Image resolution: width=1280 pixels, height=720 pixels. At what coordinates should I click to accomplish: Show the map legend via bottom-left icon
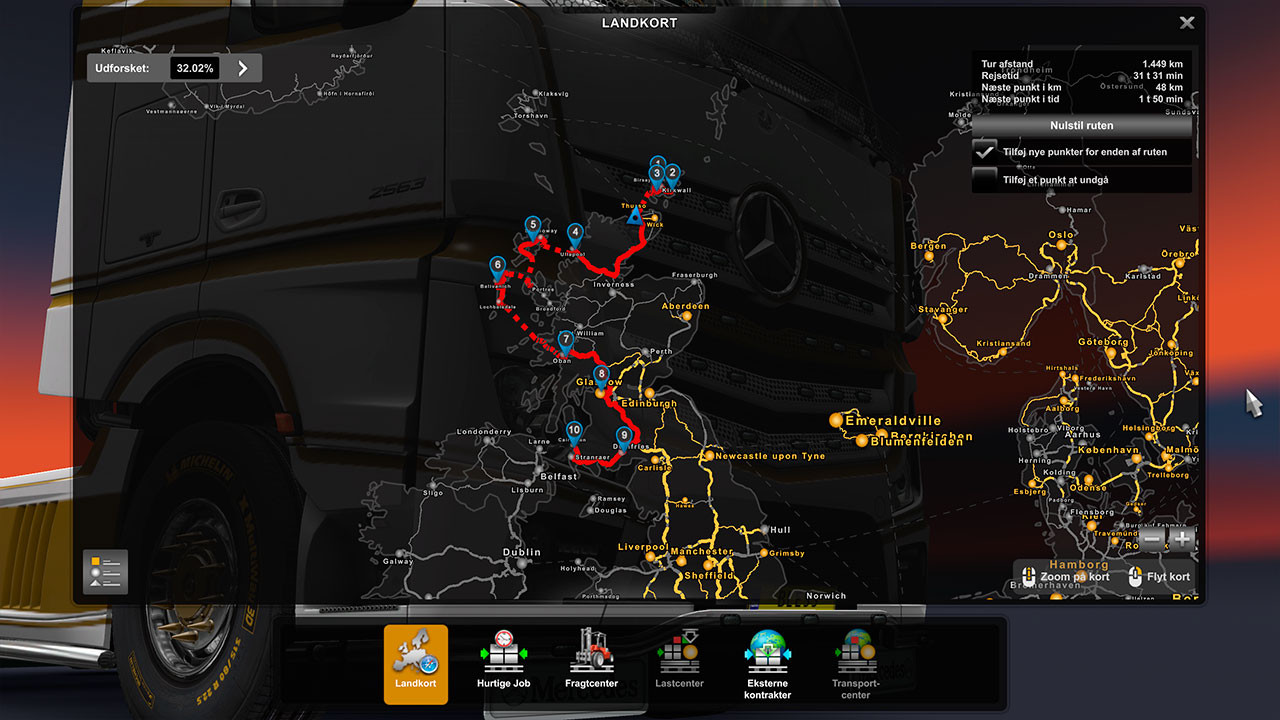[x=104, y=571]
